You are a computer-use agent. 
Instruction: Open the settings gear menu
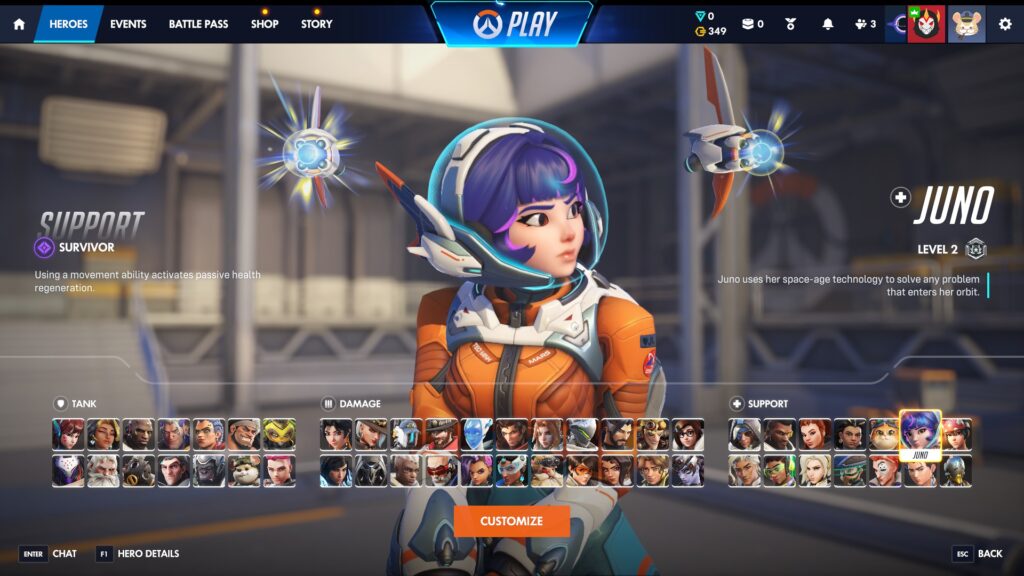tap(1005, 24)
